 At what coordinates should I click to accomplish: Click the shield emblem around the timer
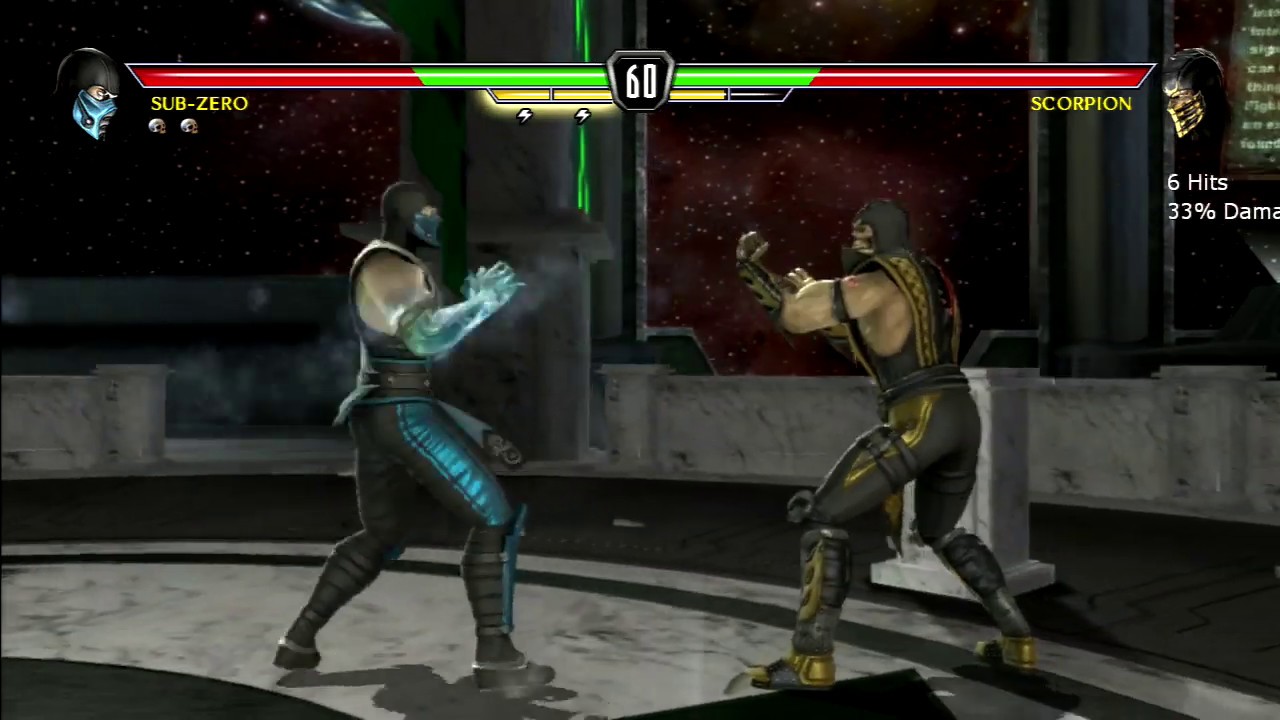(x=640, y=78)
